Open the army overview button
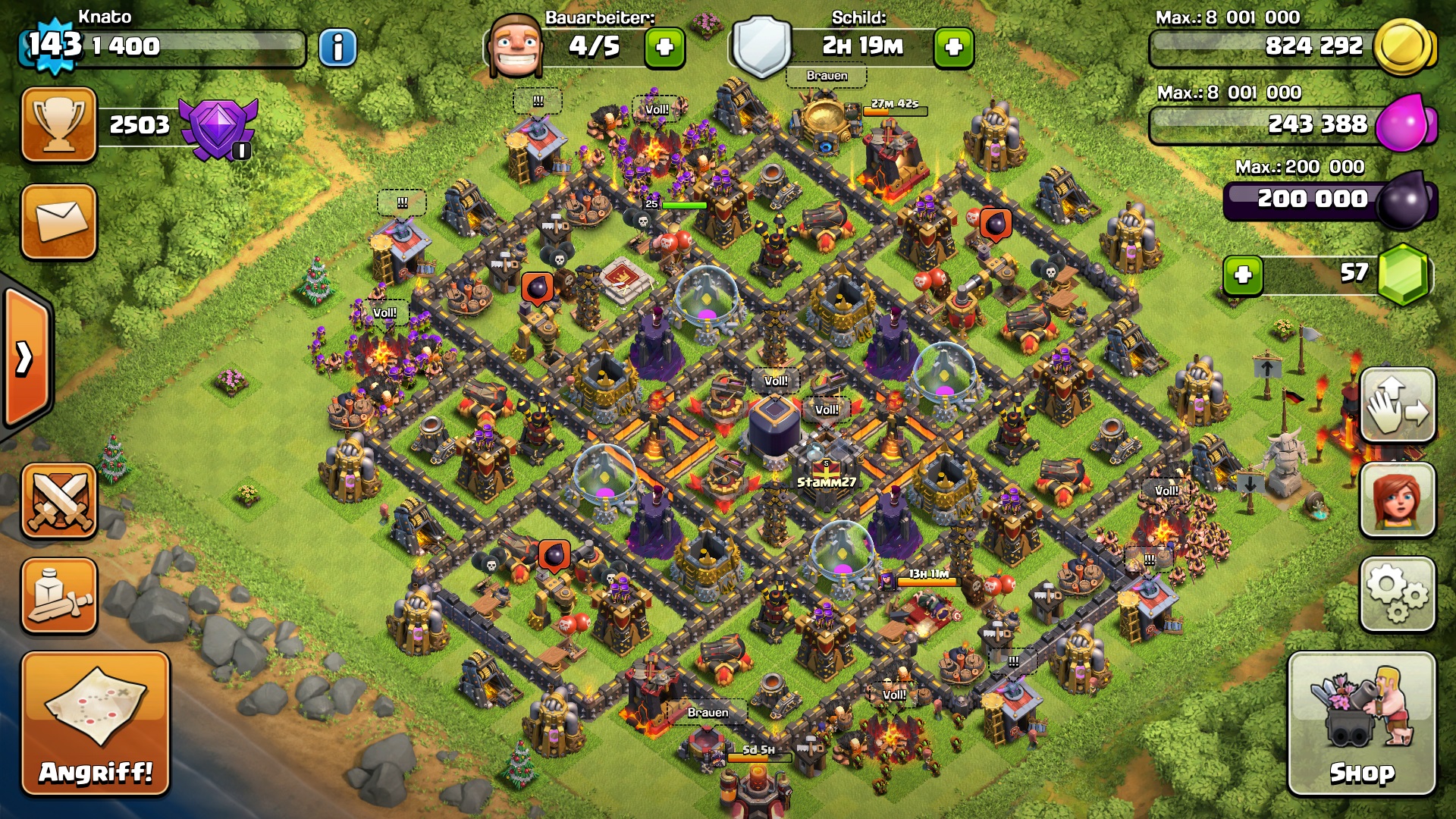The width and height of the screenshot is (1456, 819). click(59, 595)
